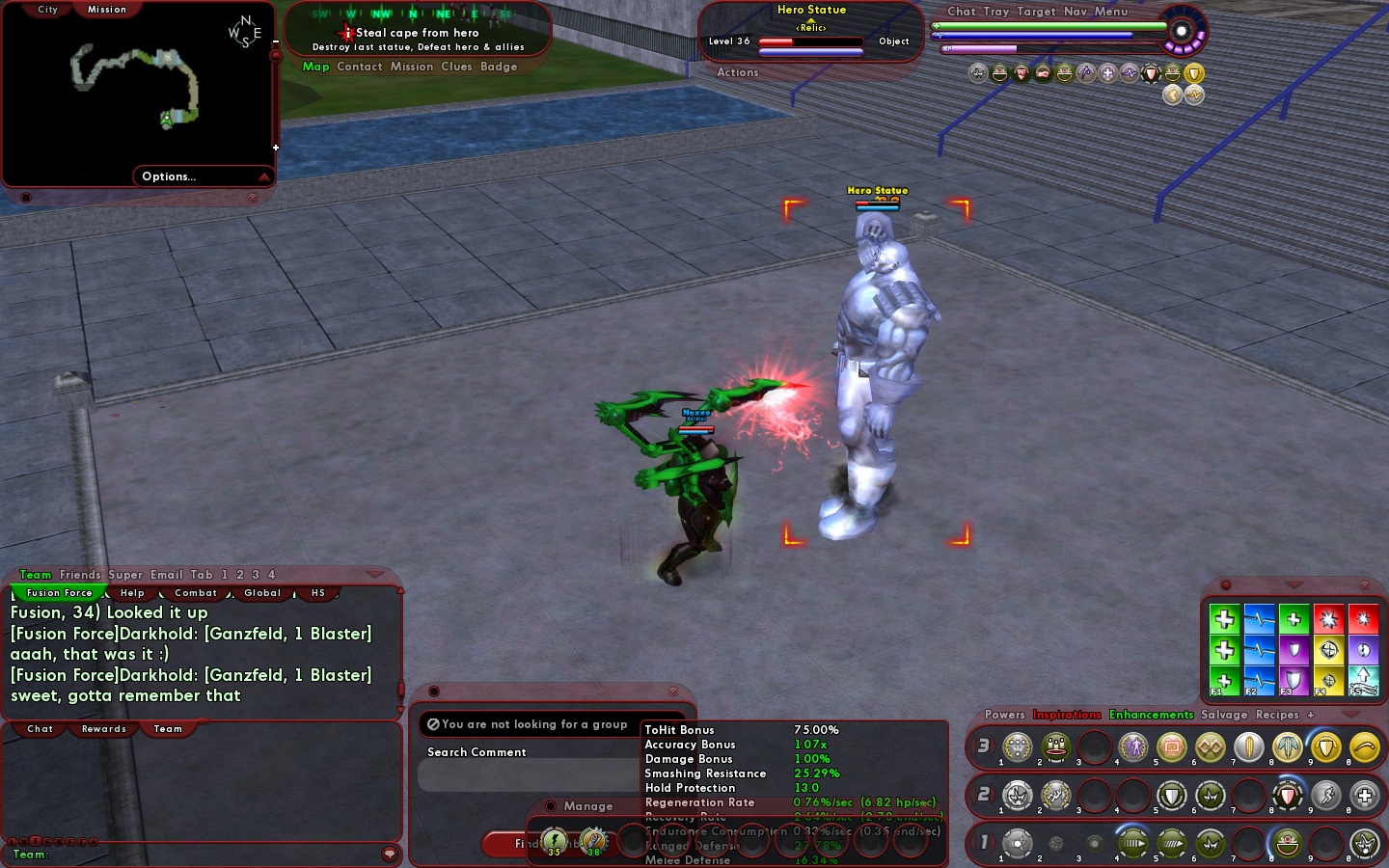
Task: Switch to the City map tab
Action: [47, 10]
